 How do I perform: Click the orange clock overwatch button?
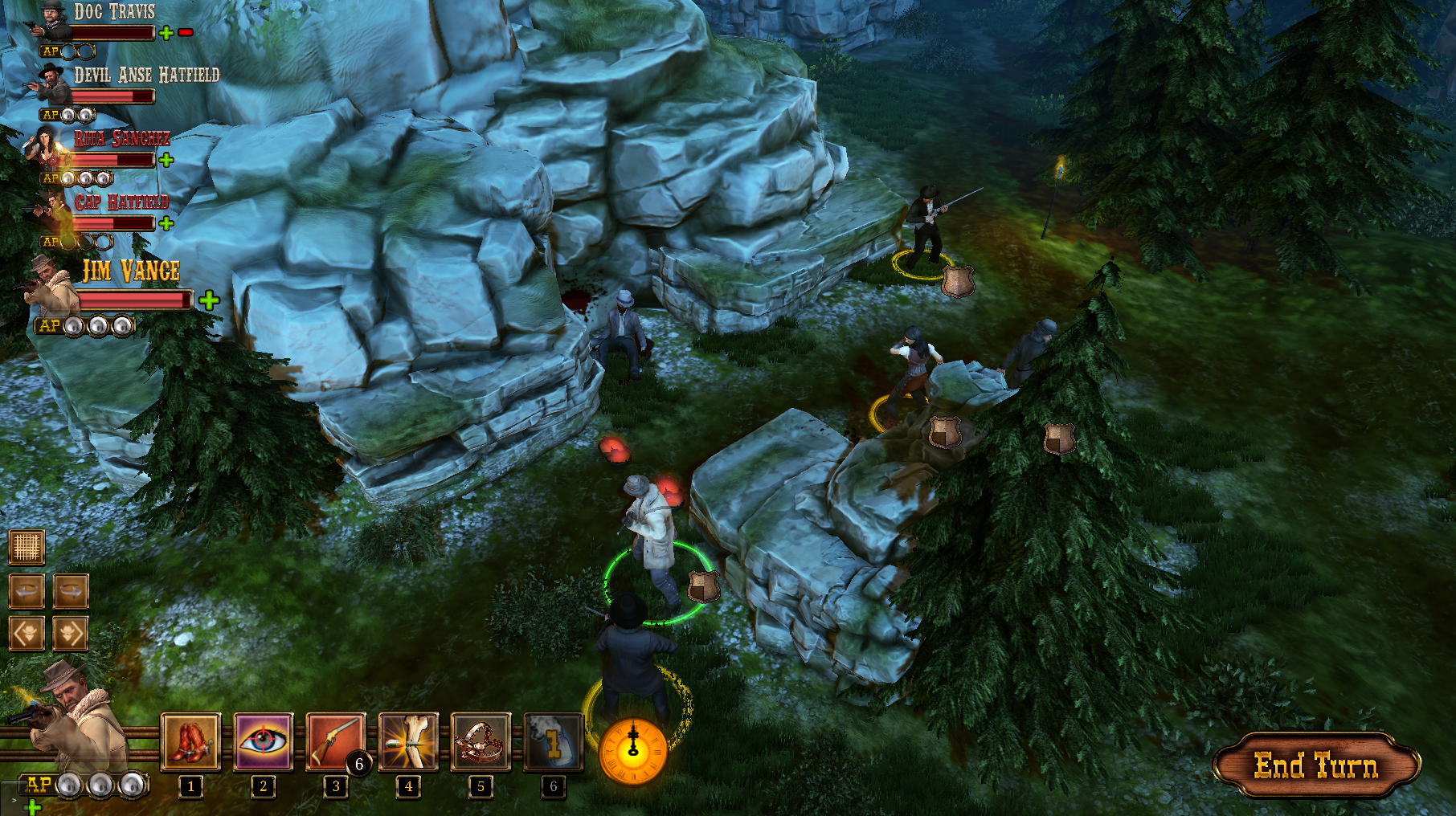(633, 752)
